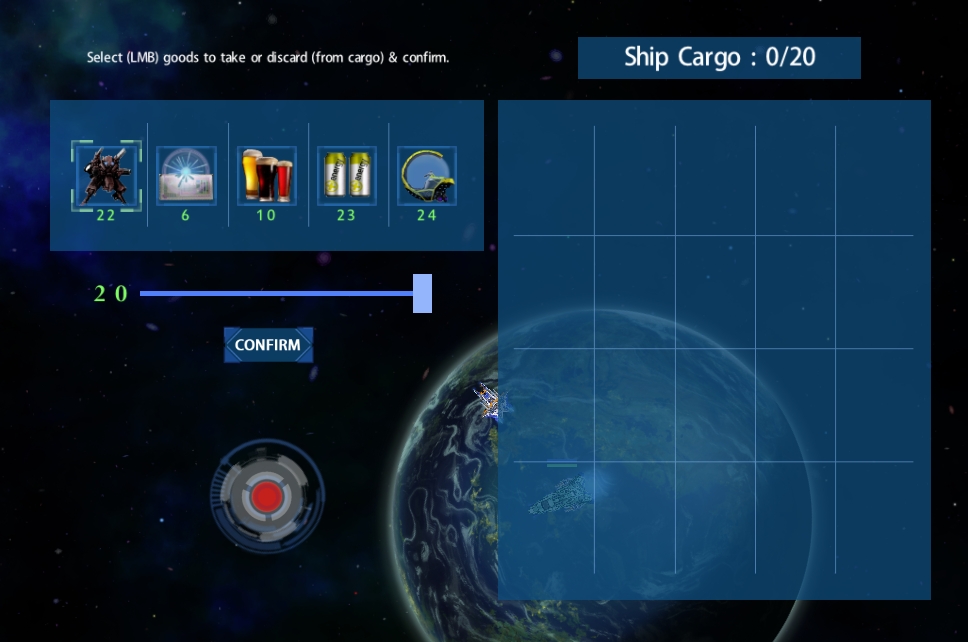Pick the beer glasses goods icon
968x642 pixels.
pyautogui.click(x=266, y=175)
